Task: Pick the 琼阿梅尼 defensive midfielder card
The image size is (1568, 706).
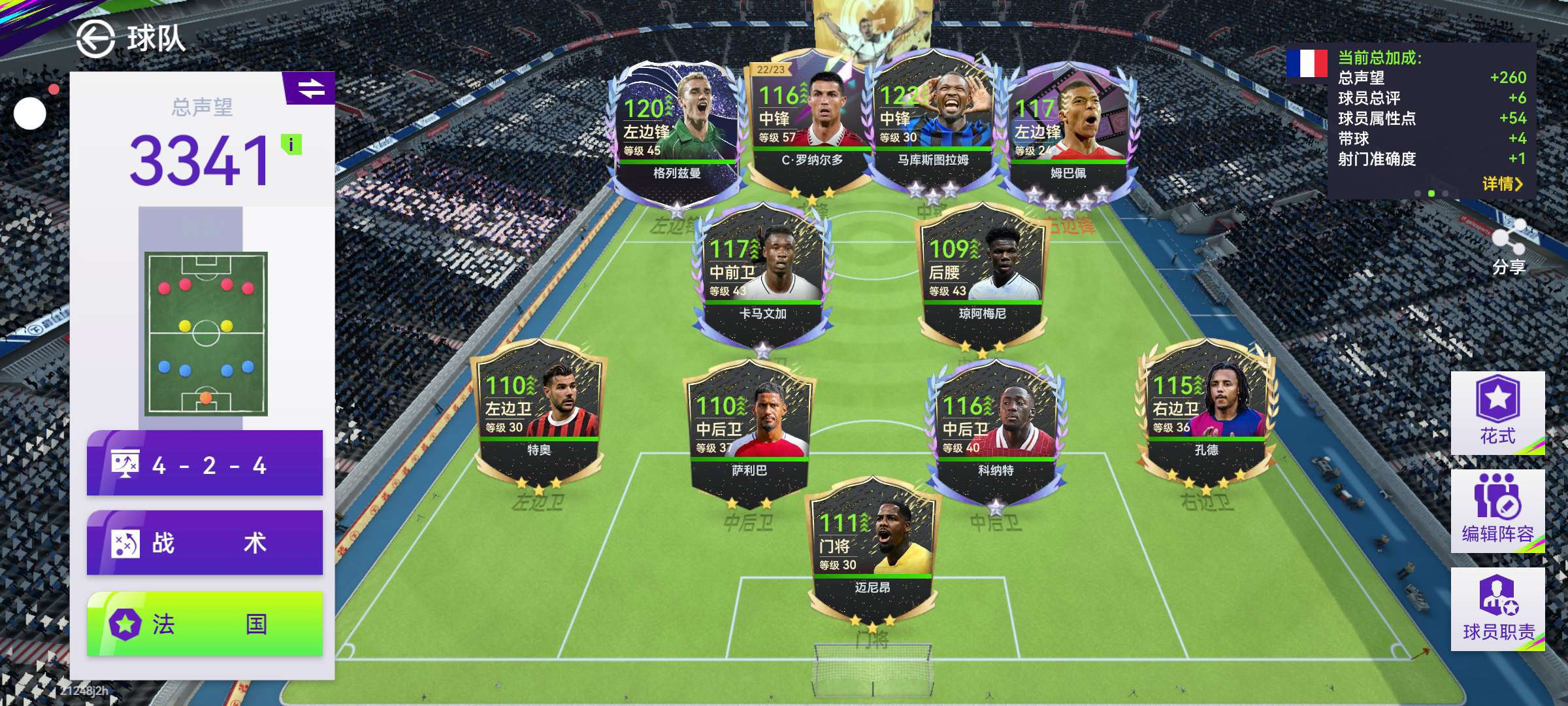Action: click(x=982, y=275)
